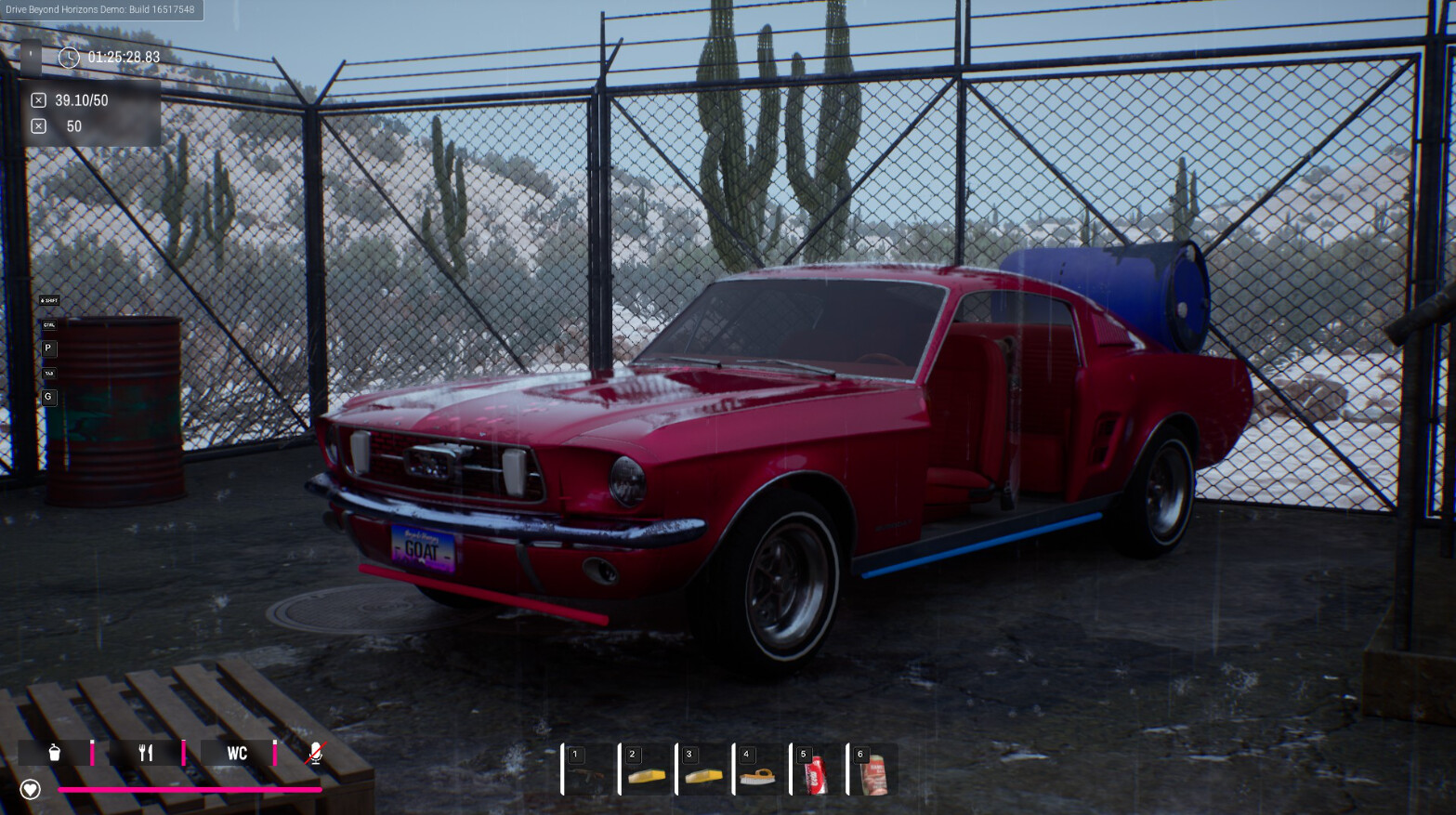Click the WC need indicator icon
The height and width of the screenshot is (815, 1456).
(x=237, y=754)
